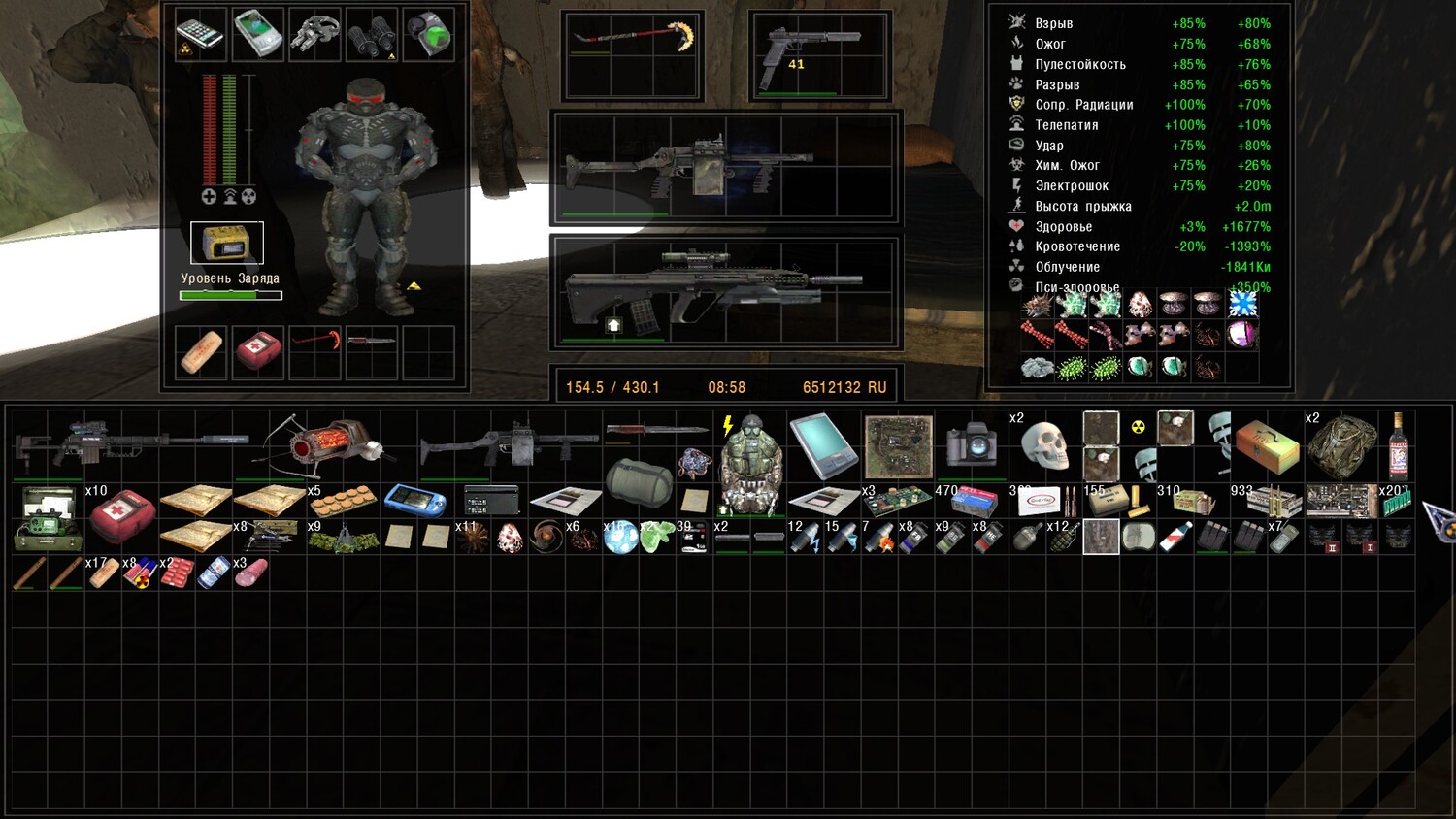Open the area map item
1456x819 pixels.
[899, 446]
